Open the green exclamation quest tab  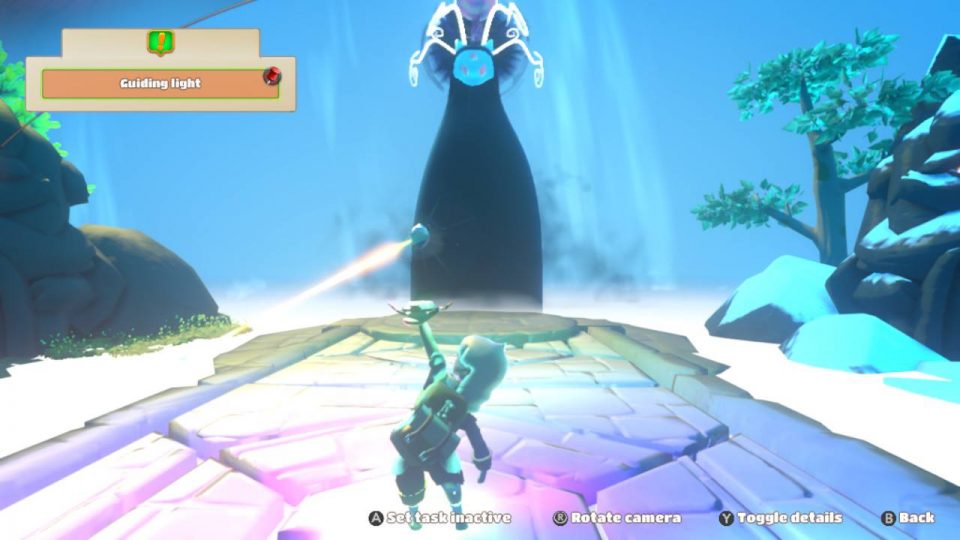click(160, 42)
